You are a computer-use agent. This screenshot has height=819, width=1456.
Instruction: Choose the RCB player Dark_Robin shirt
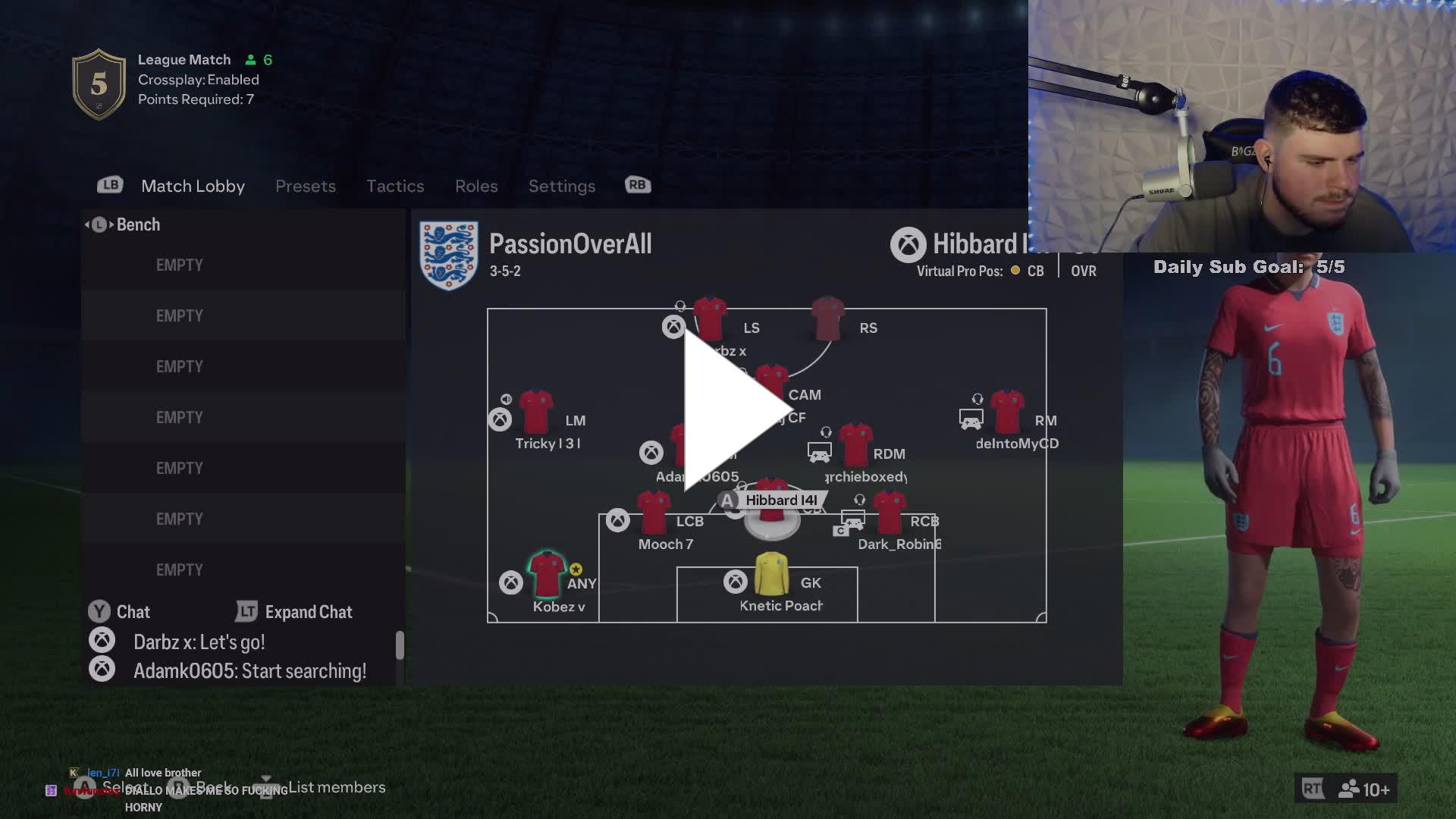tap(889, 513)
